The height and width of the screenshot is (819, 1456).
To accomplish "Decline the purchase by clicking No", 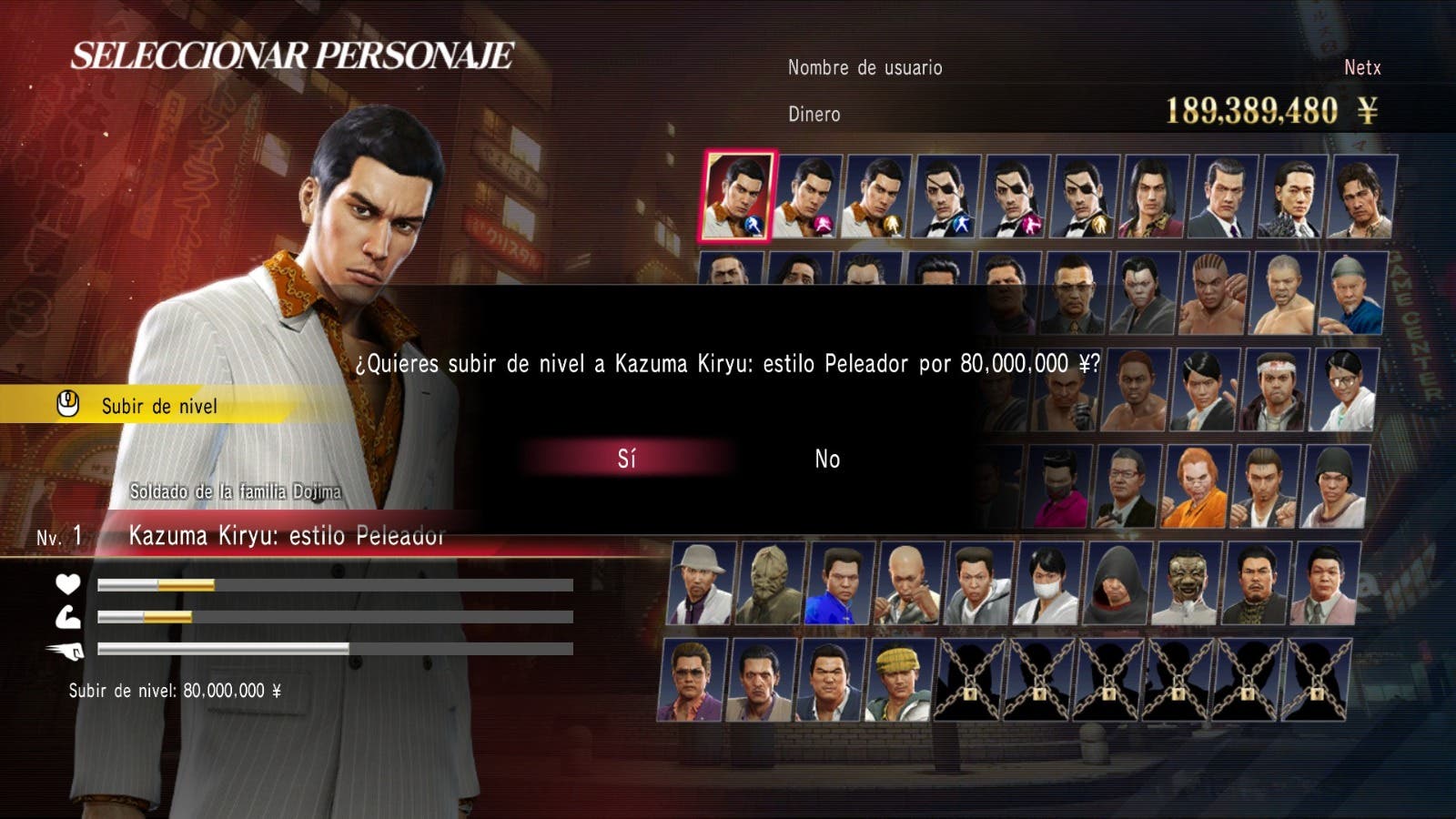I will click(x=824, y=460).
